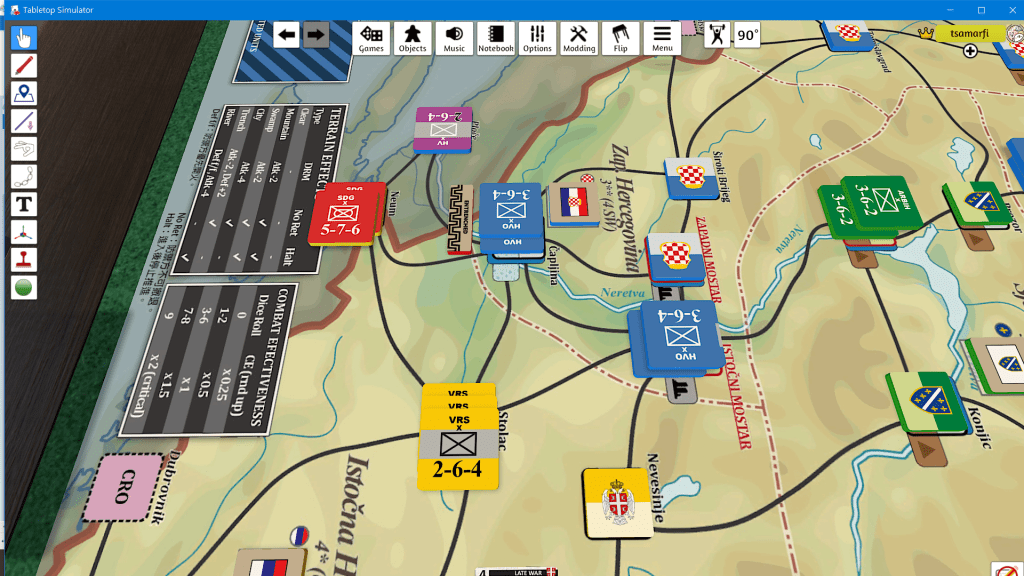This screenshot has width=1024, height=576.
Task: Open the main Menu
Action: (x=662, y=38)
